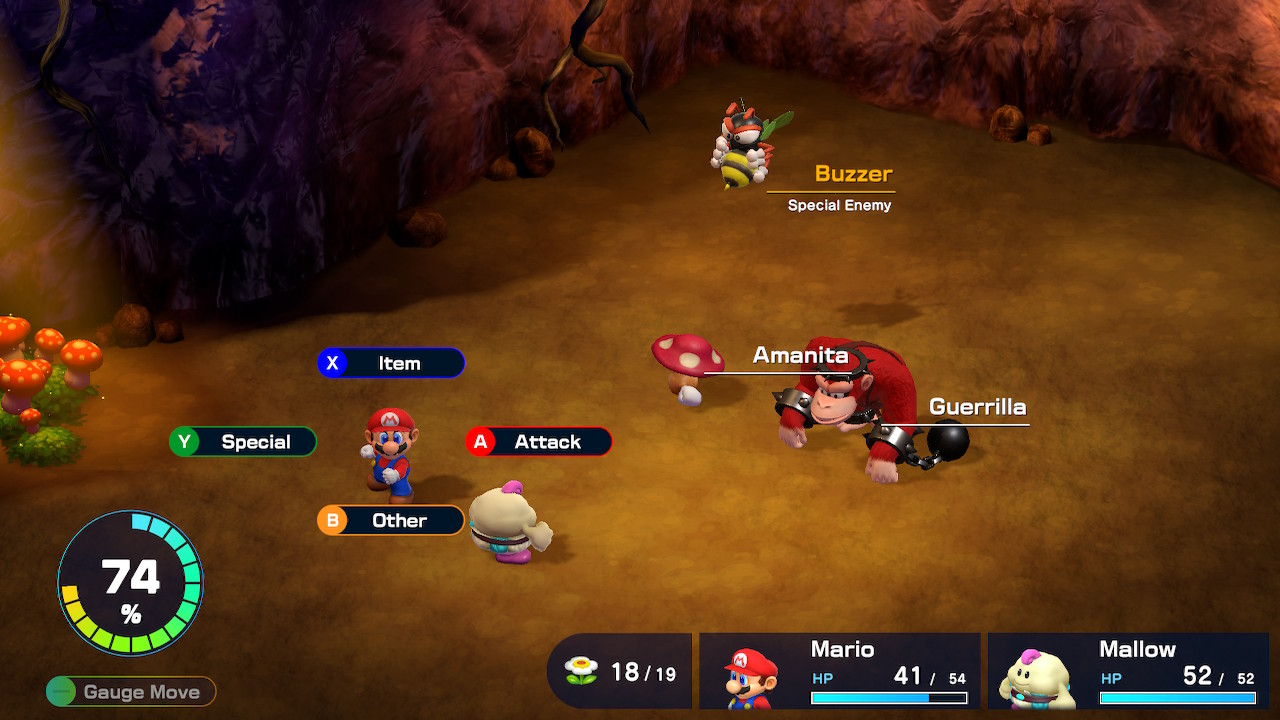Click the X button icon for Item
Viewport: 1280px width, 720px height.
click(x=333, y=362)
